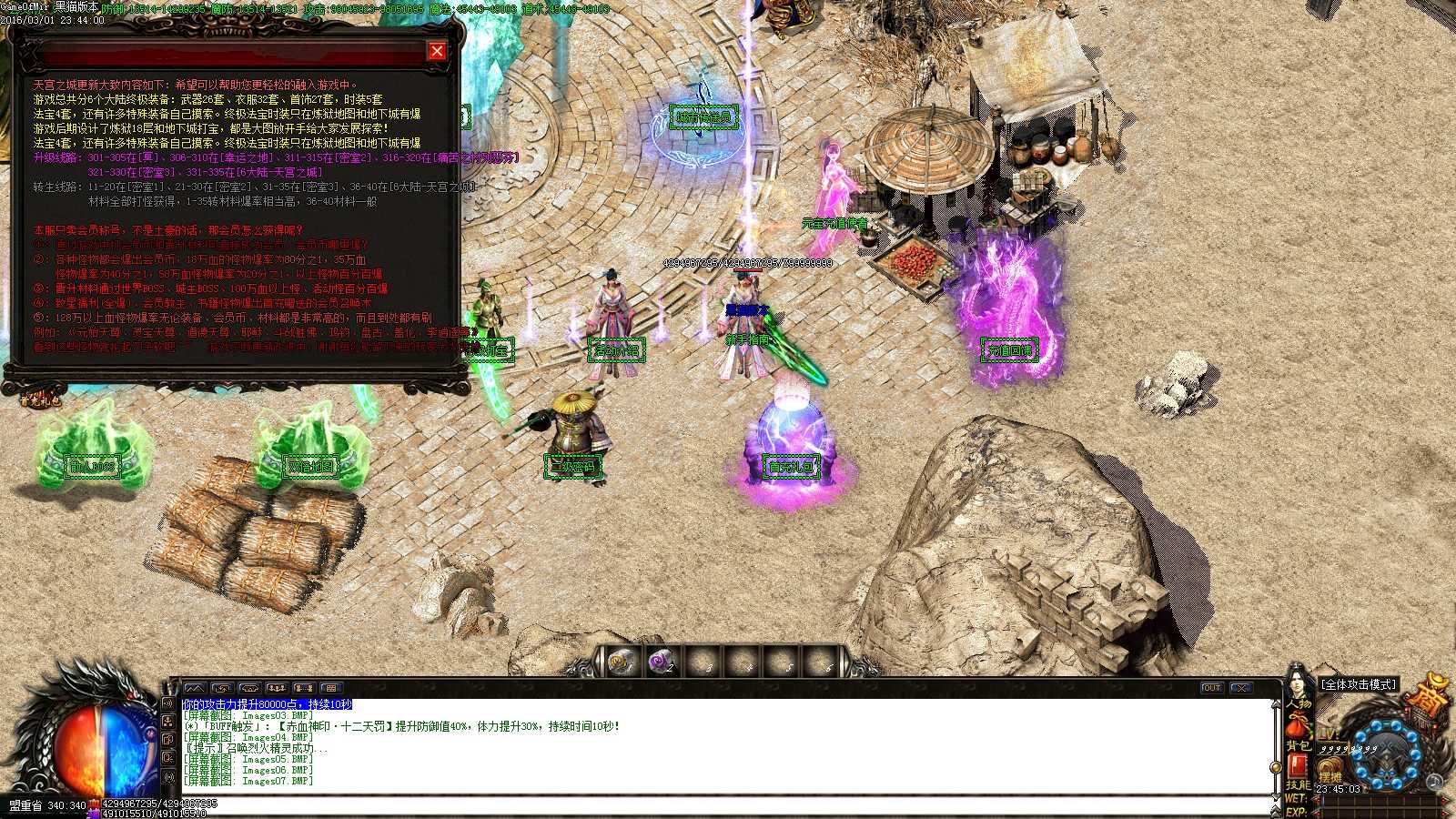The image size is (1456, 819).
Task: Click the speaker icon in the chat sidebar
Action: pos(169,703)
